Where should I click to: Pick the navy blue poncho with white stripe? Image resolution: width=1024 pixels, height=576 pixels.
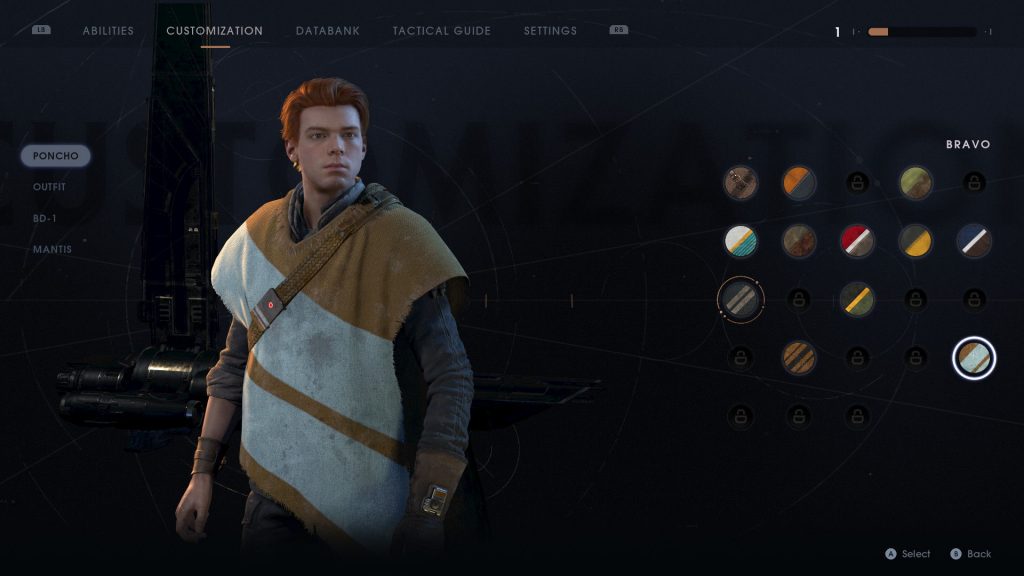coord(973,240)
